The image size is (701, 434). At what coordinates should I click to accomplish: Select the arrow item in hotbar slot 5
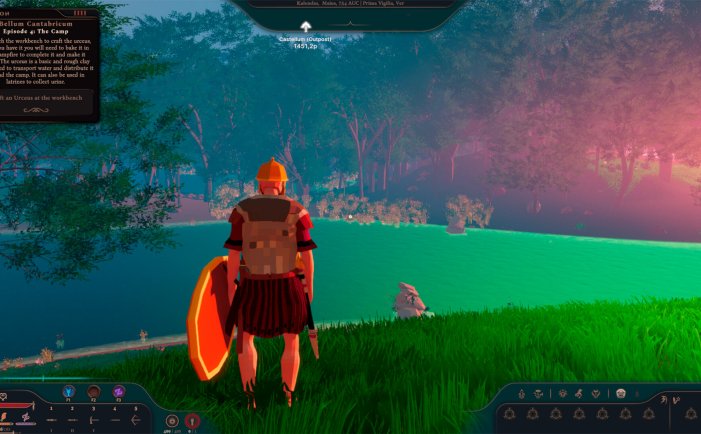coord(135,420)
